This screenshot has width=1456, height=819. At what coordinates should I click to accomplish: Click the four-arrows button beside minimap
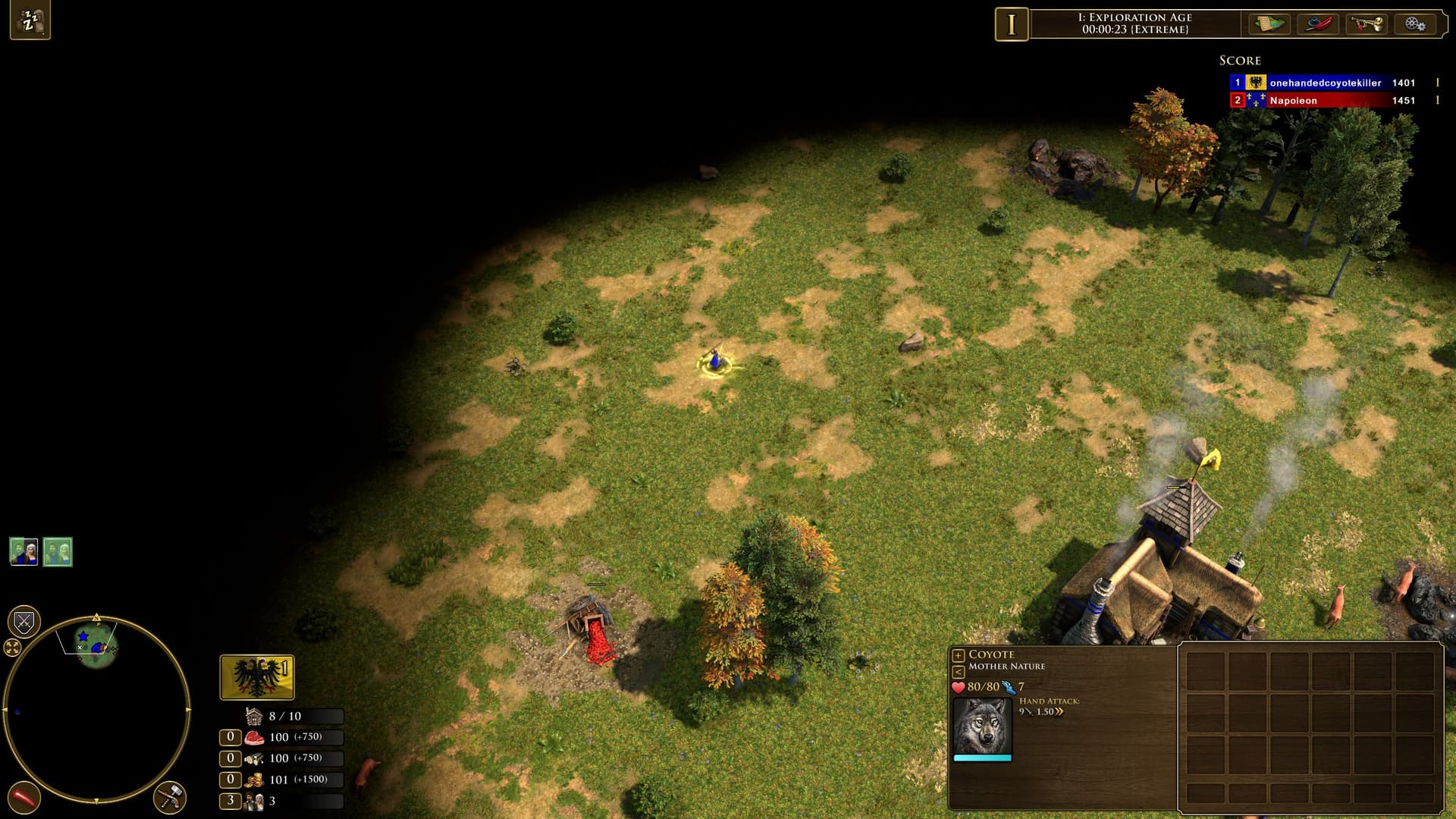[12, 648]
